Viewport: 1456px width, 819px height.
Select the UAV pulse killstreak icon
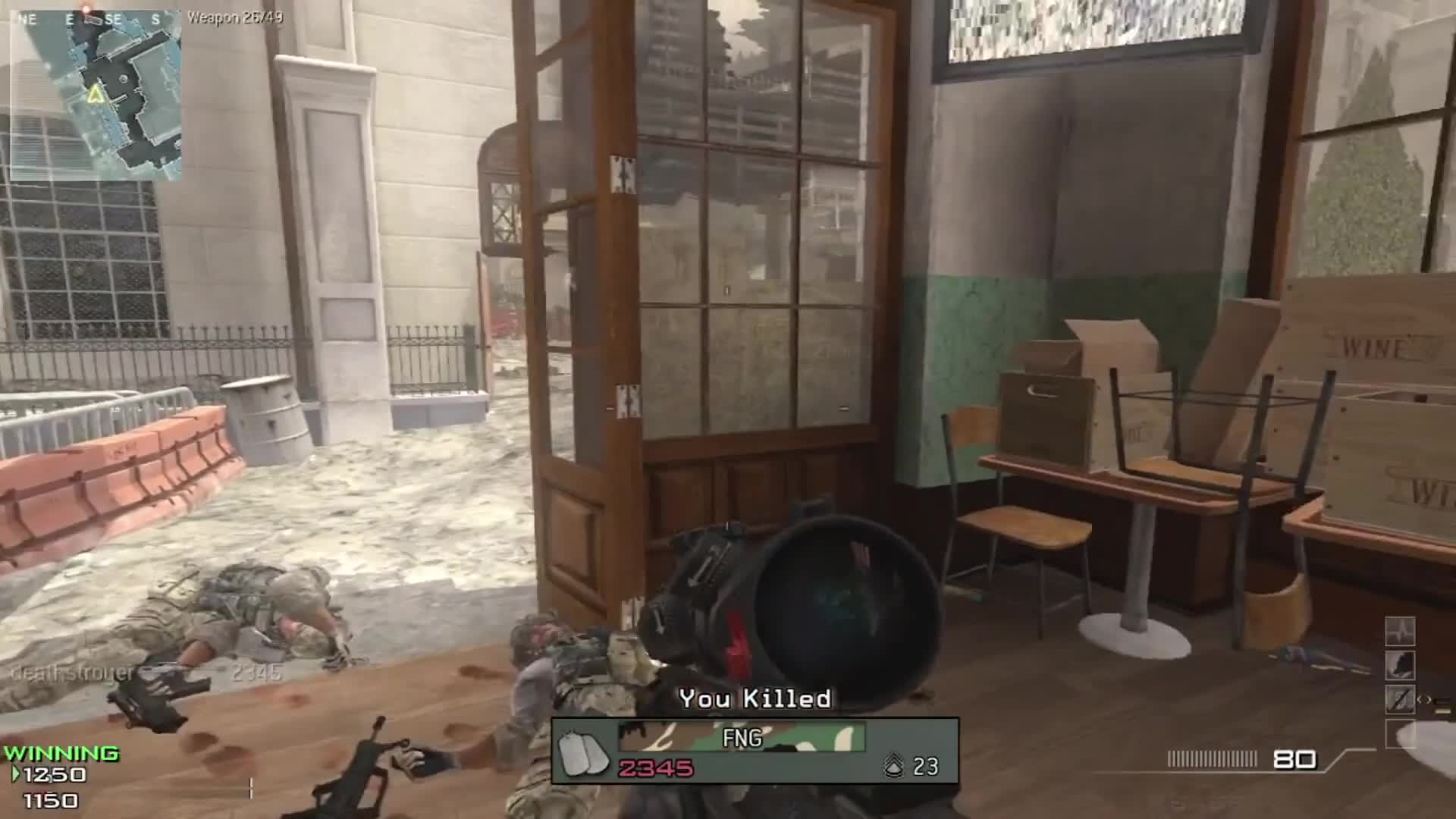pos(1399,631)
